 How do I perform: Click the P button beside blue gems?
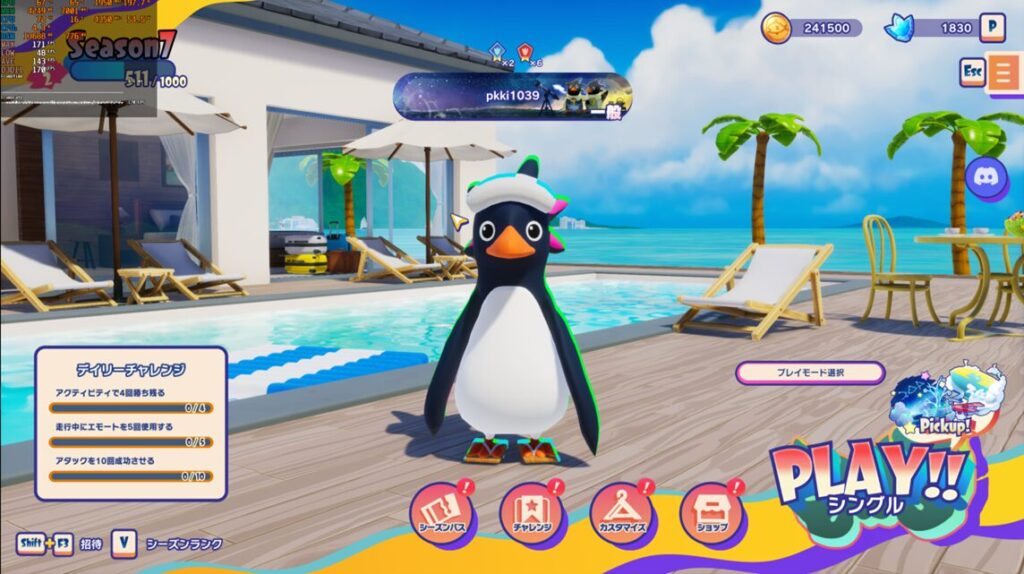click(991, 27)
